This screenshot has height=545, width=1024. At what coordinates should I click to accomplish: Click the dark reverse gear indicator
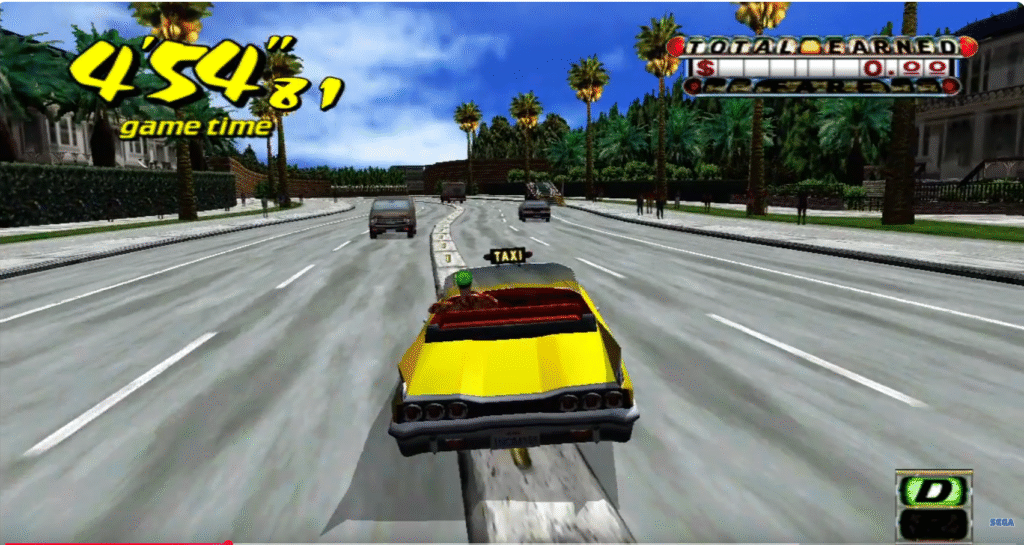[x=933, y=523]
